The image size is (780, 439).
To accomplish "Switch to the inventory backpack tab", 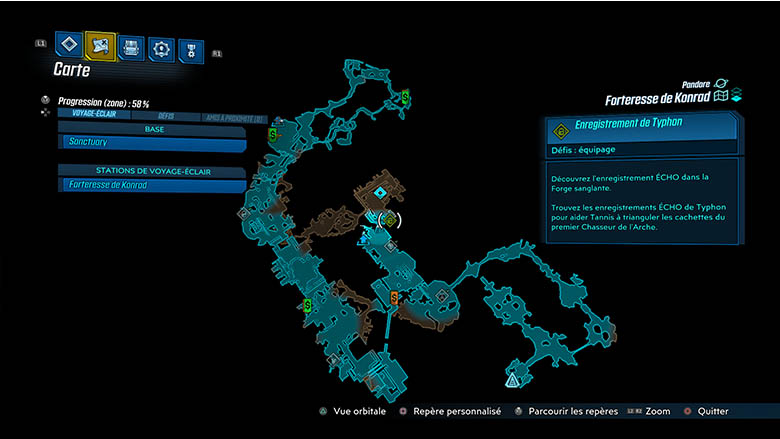I will pyautogui.click(x=131, y=47).
